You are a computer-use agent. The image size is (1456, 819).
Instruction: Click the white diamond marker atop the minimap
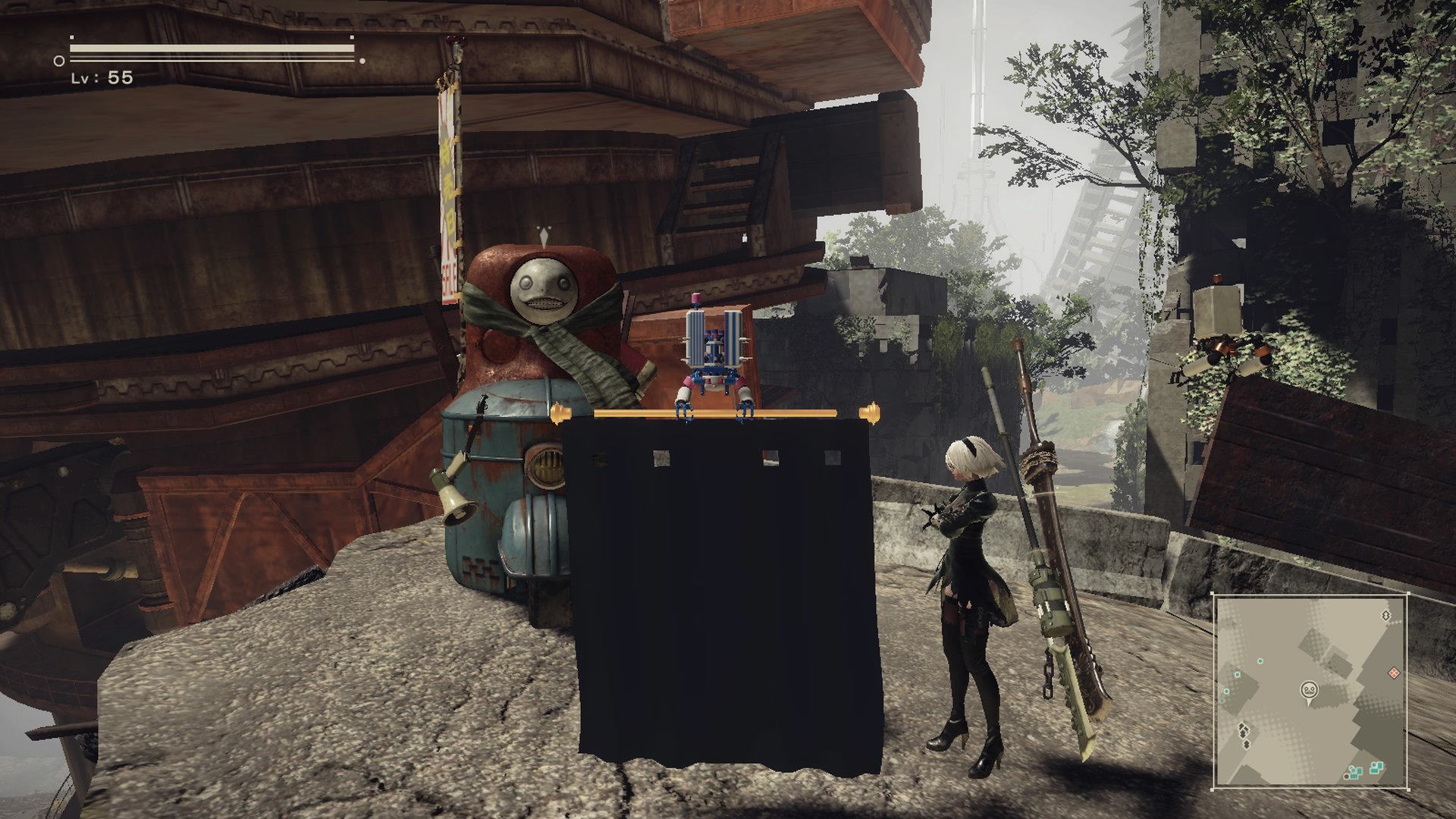1386,616
